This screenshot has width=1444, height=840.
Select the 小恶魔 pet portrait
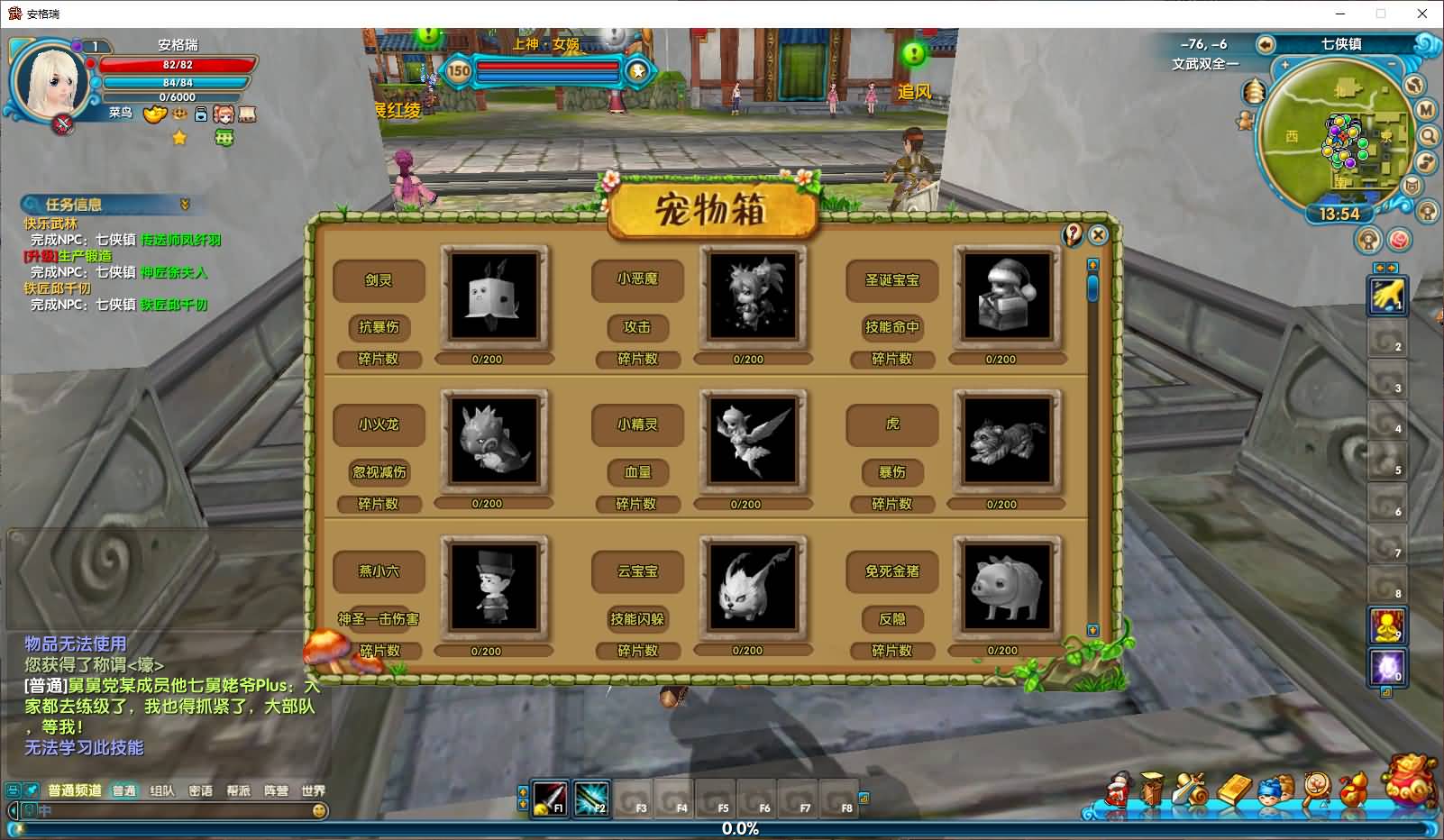[x=753, y=296]
